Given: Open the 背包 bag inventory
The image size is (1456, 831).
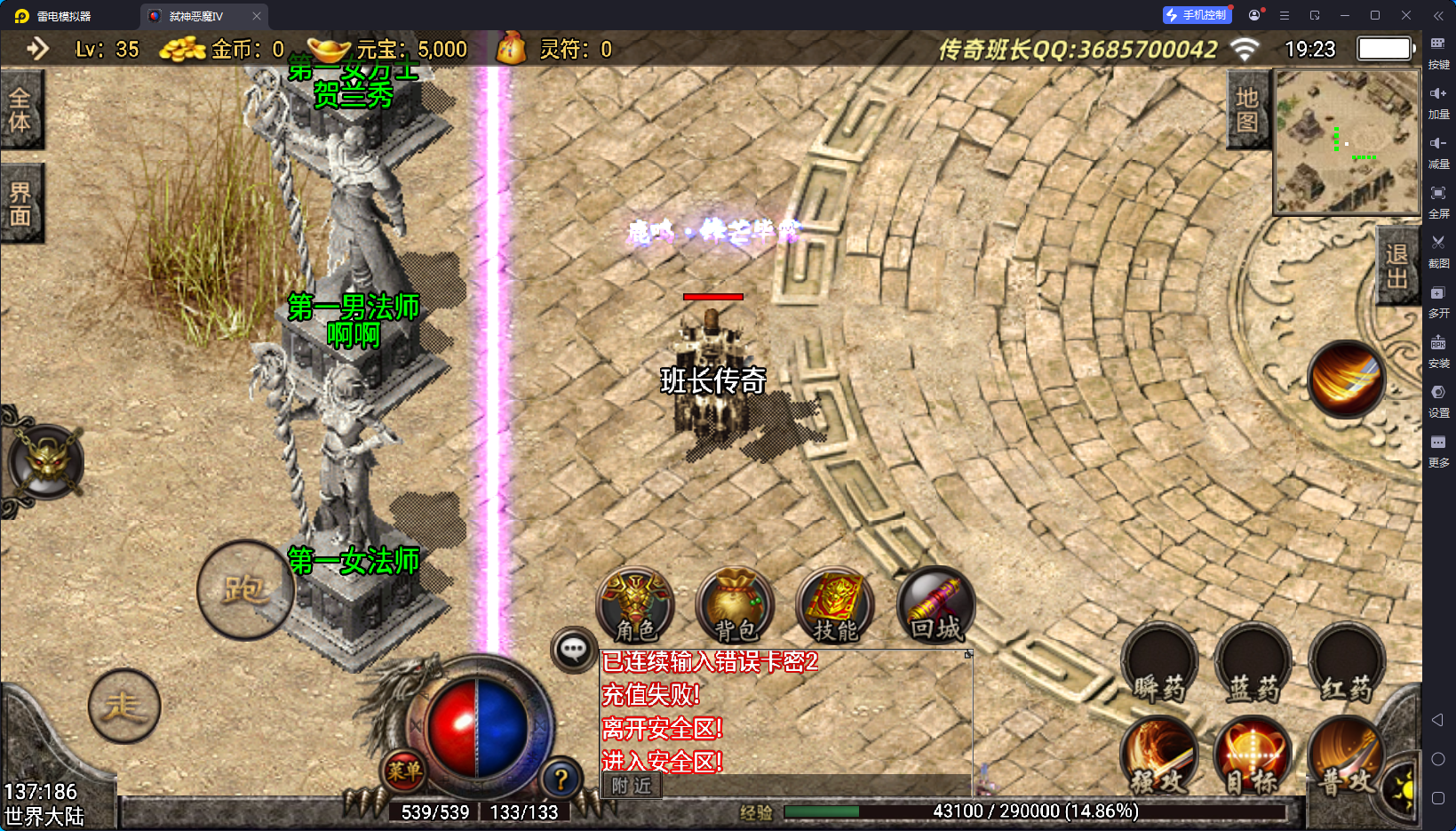Looking at the screenshot, I should (x=735, y=606).
